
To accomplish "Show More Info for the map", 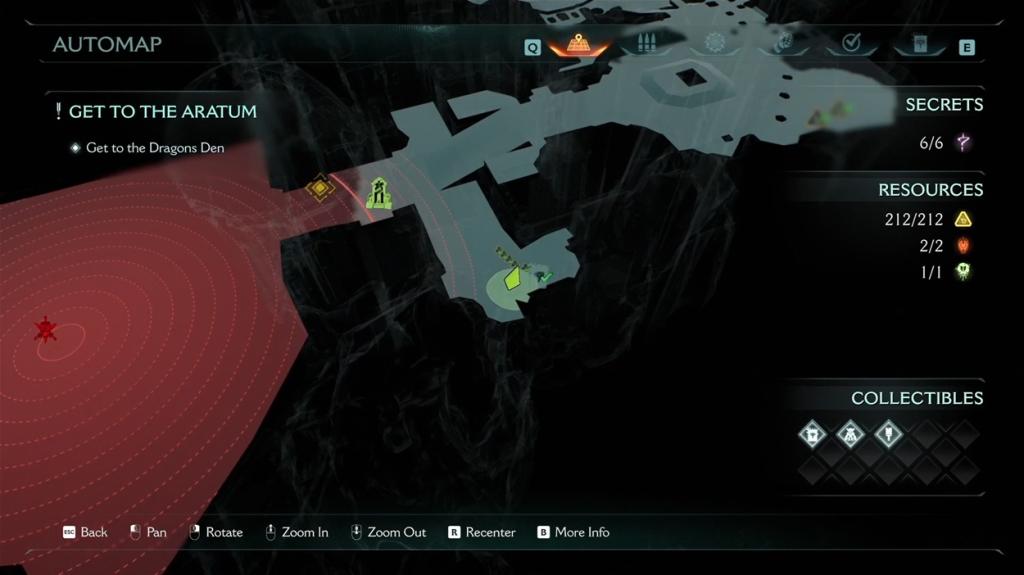I will 573,532.
